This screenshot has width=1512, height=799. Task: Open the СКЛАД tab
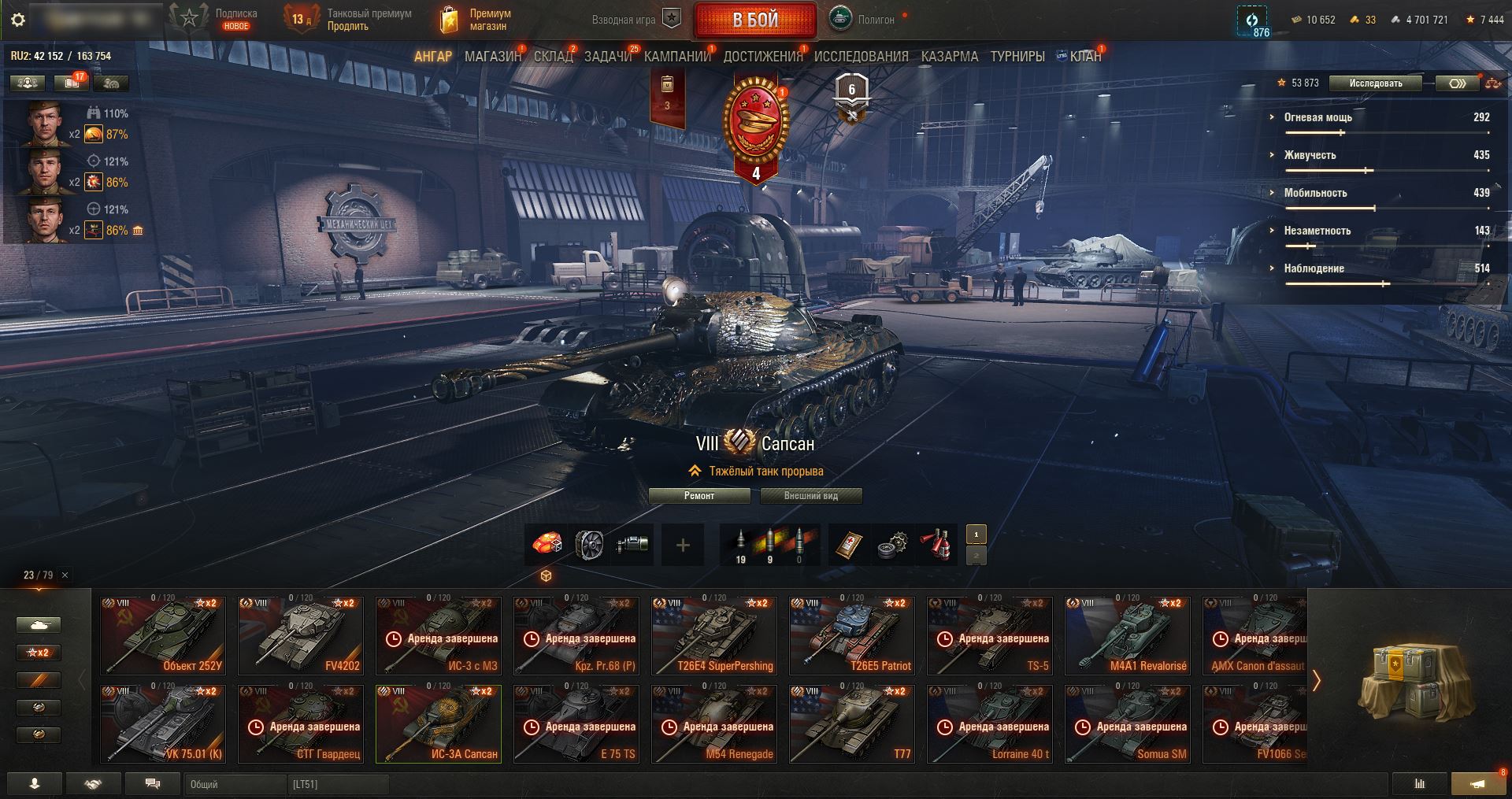coord(553,57)
